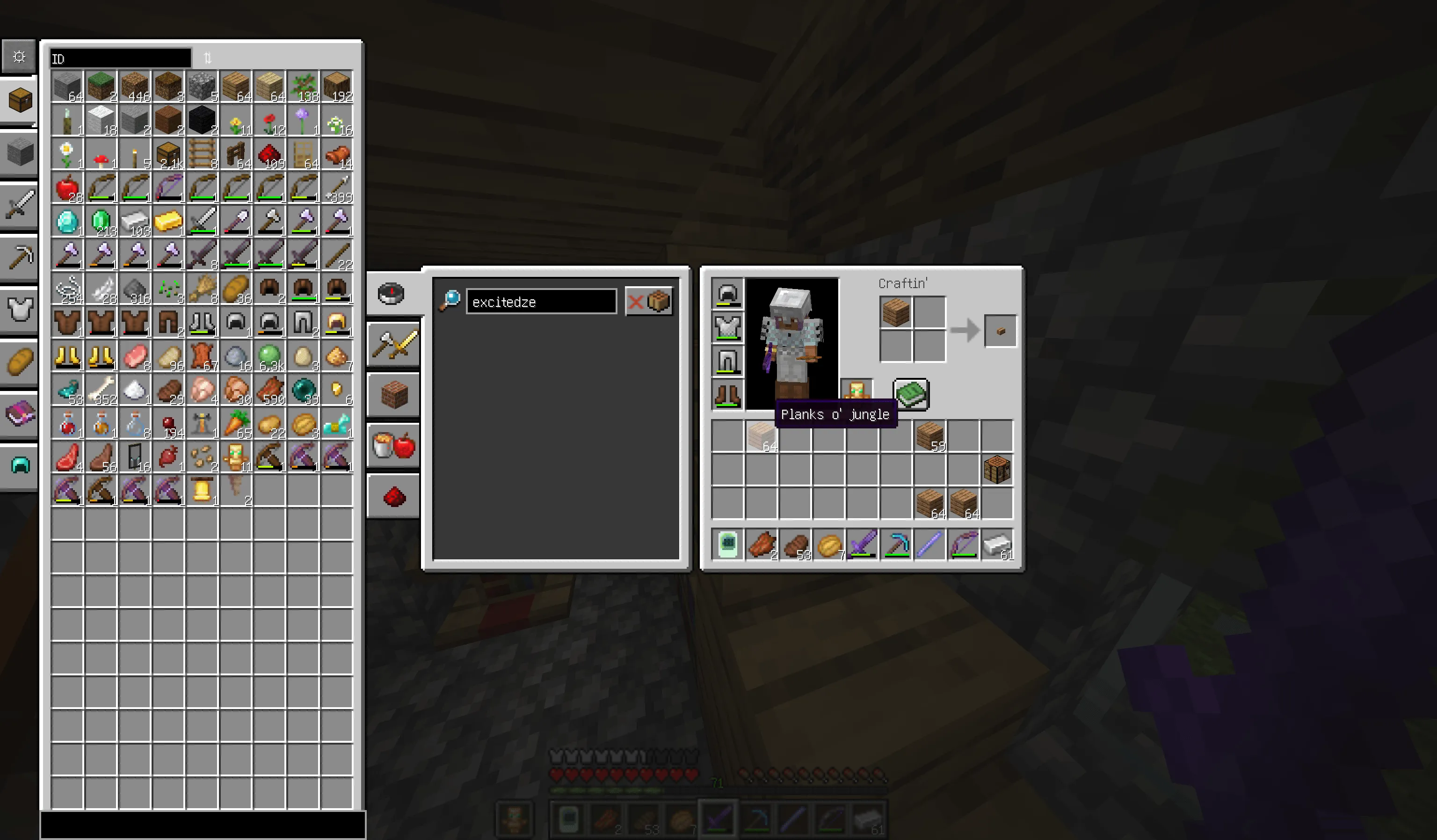Take the jungle plank from crafting output slot

pos(1000,330)
